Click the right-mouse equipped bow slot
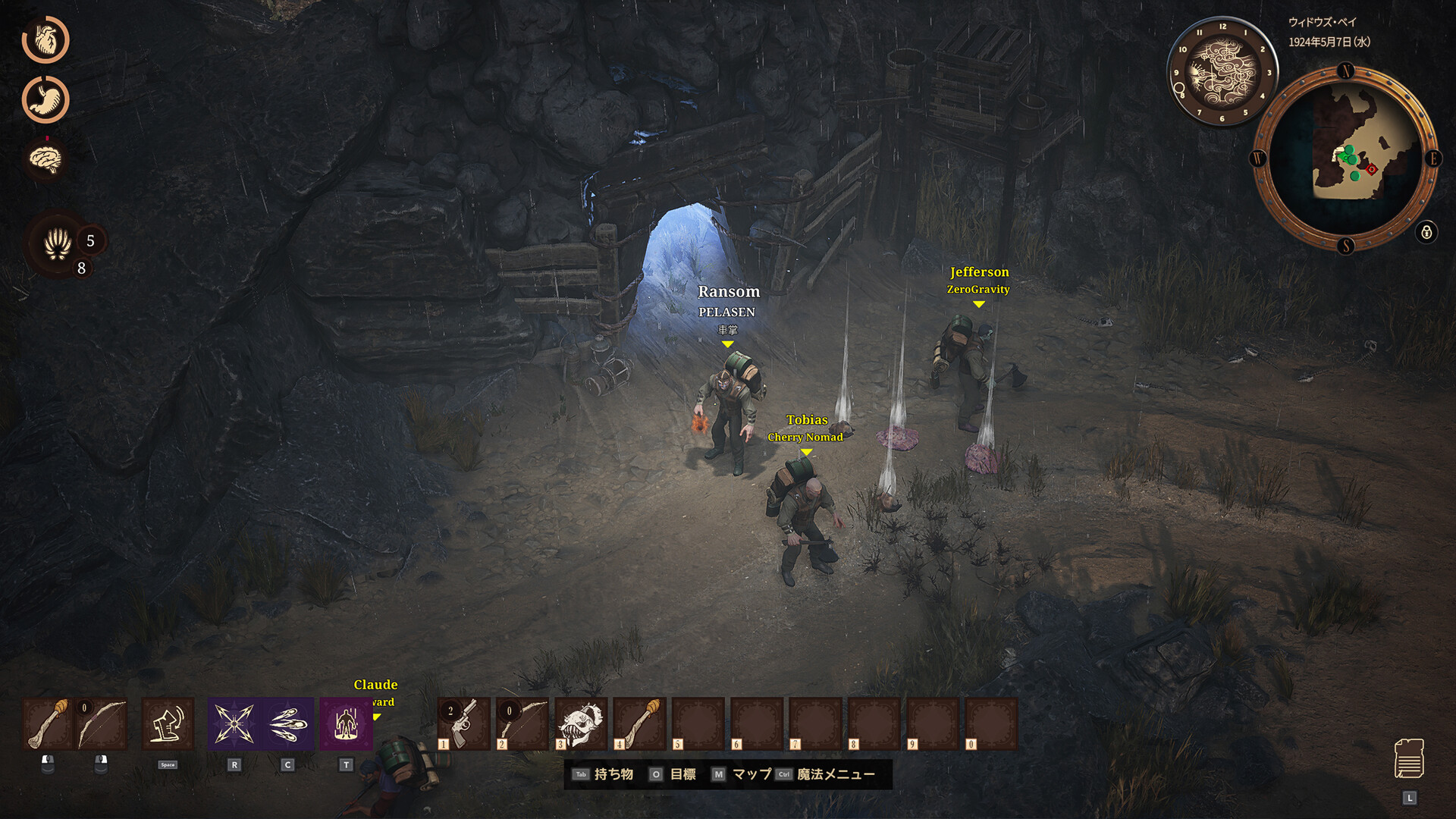Screen dimensions: 1456x819 click(101, 724)
